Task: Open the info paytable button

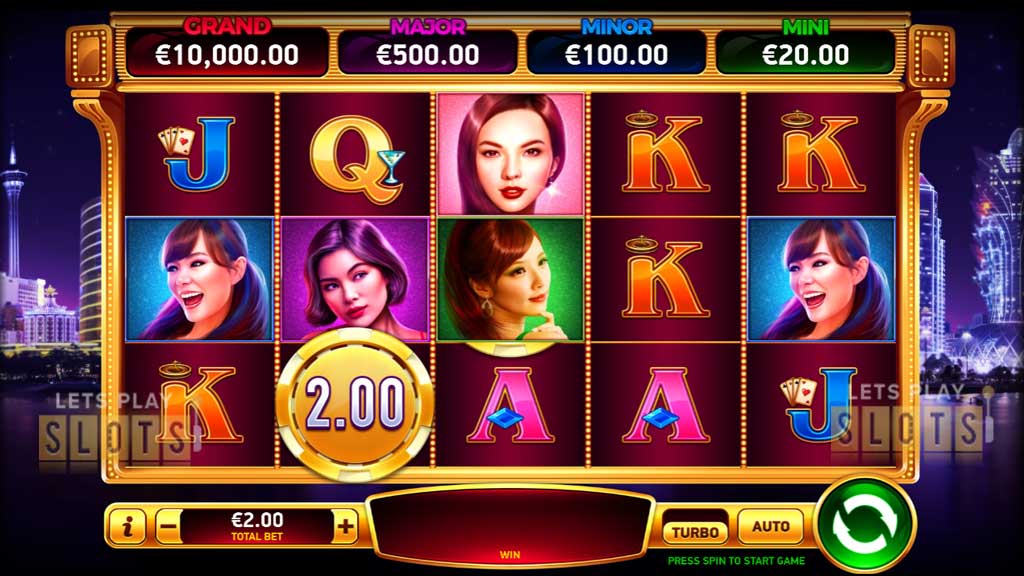Action: click(x=127, y=526)
